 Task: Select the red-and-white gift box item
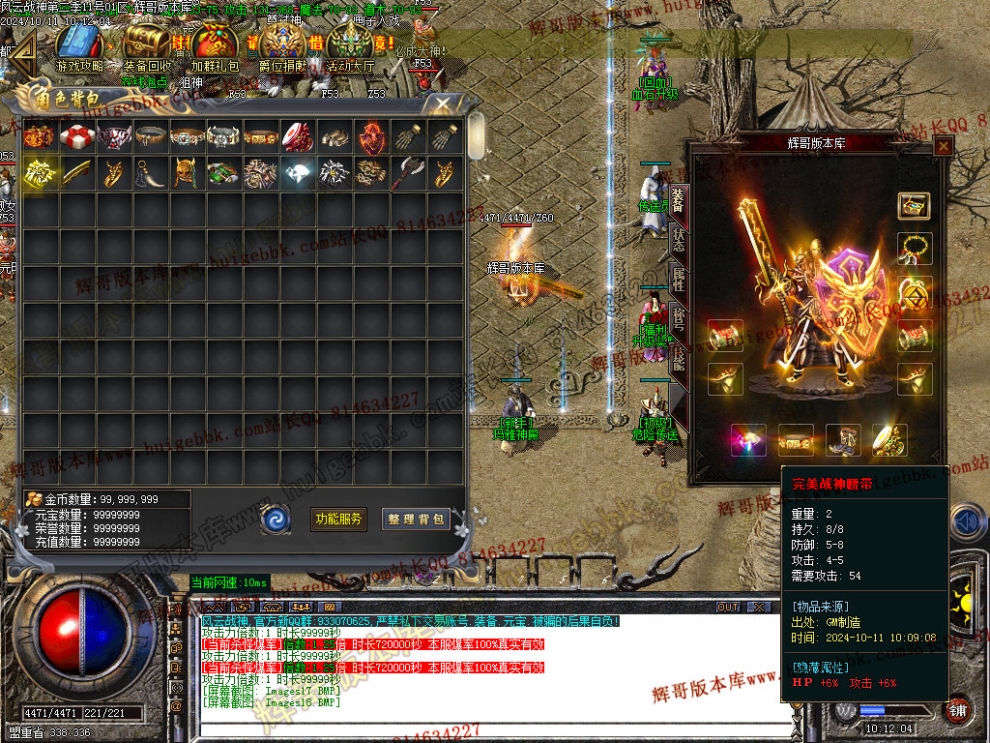[x=77, y=136]
